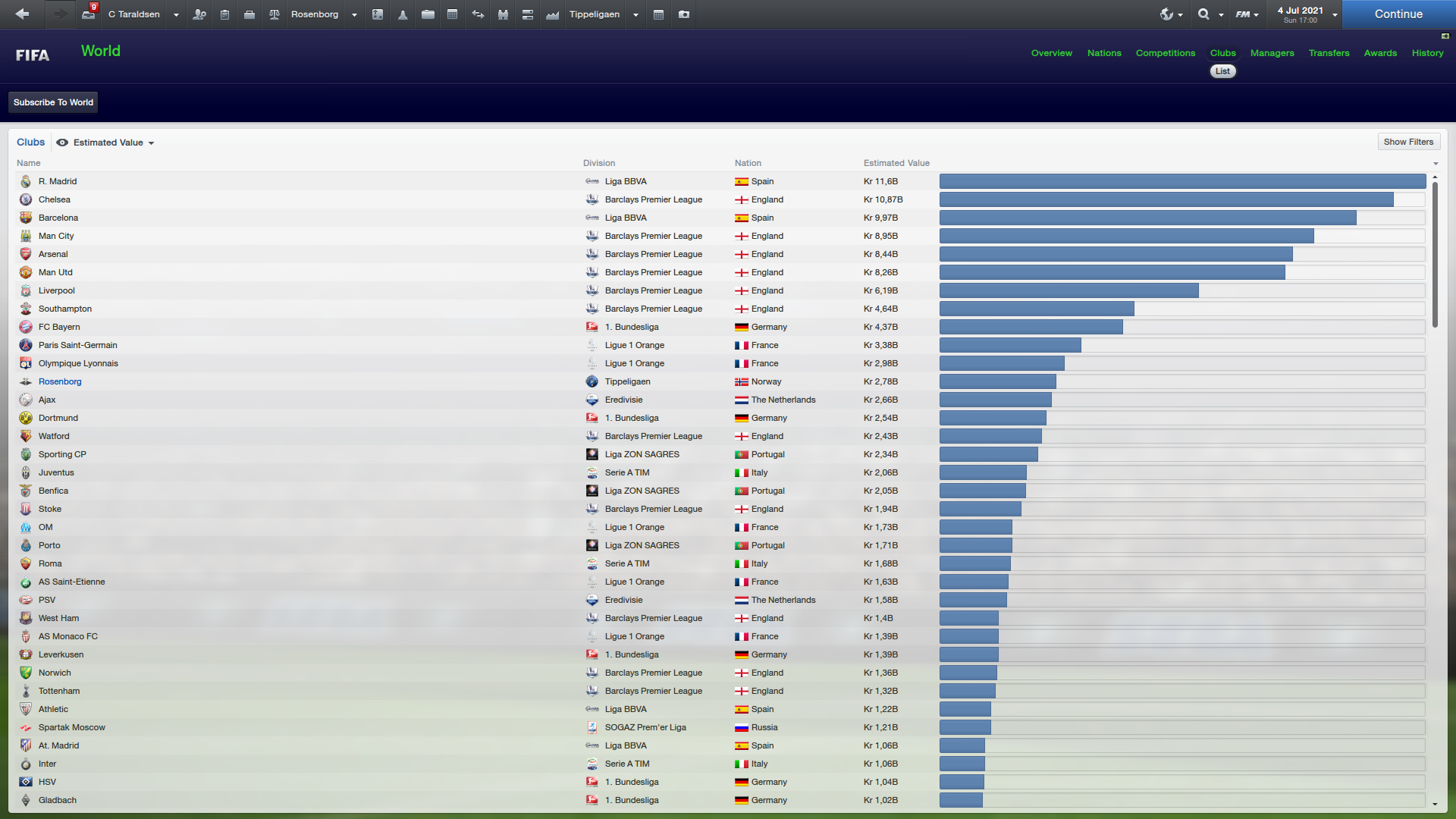Viewport: 1456px width, 819px height.
Task: Click Subscribe To World button
Action: pyautogui.click(x=53, y=102)
